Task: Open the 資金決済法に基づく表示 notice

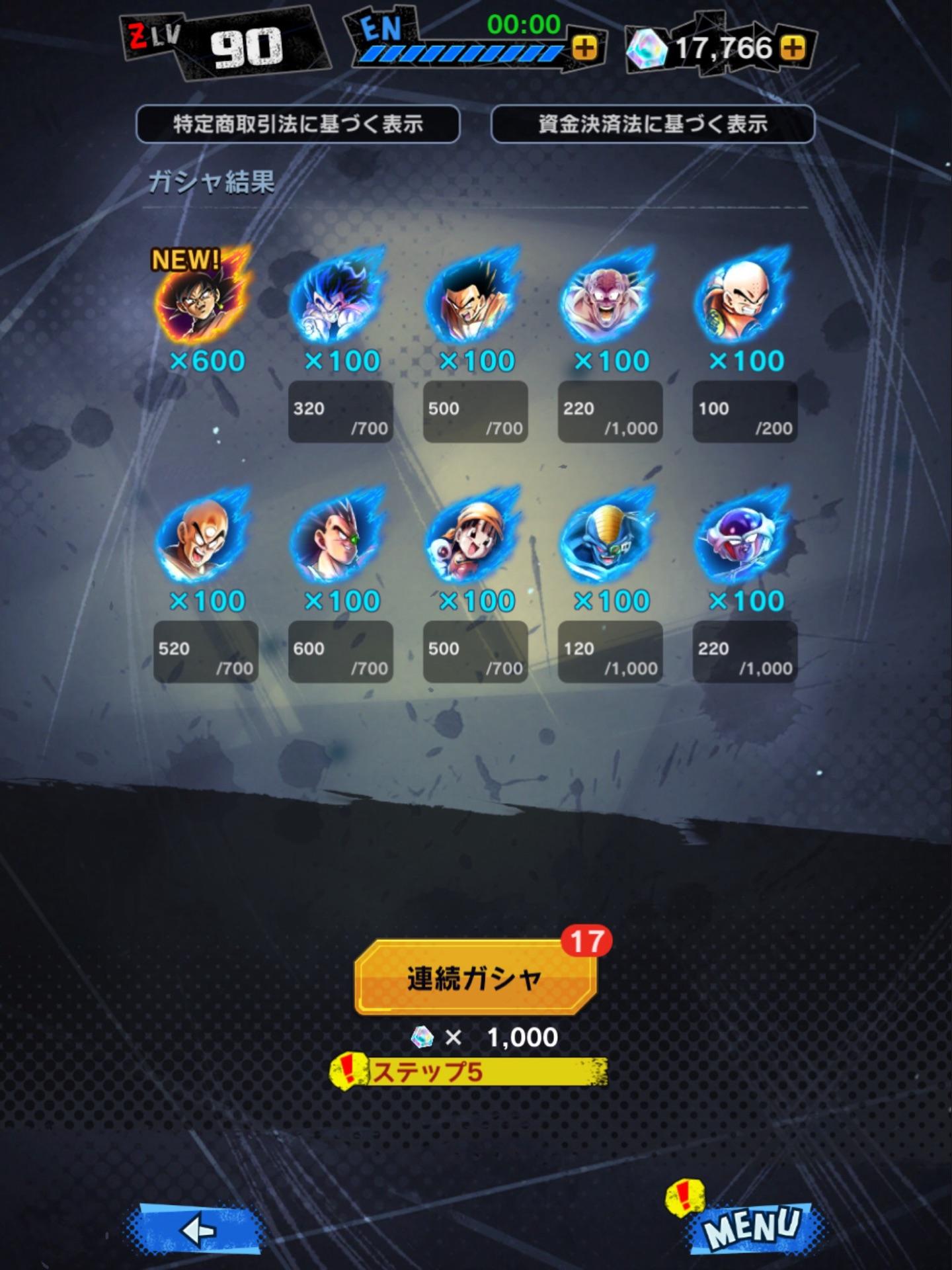Action: 653,124
